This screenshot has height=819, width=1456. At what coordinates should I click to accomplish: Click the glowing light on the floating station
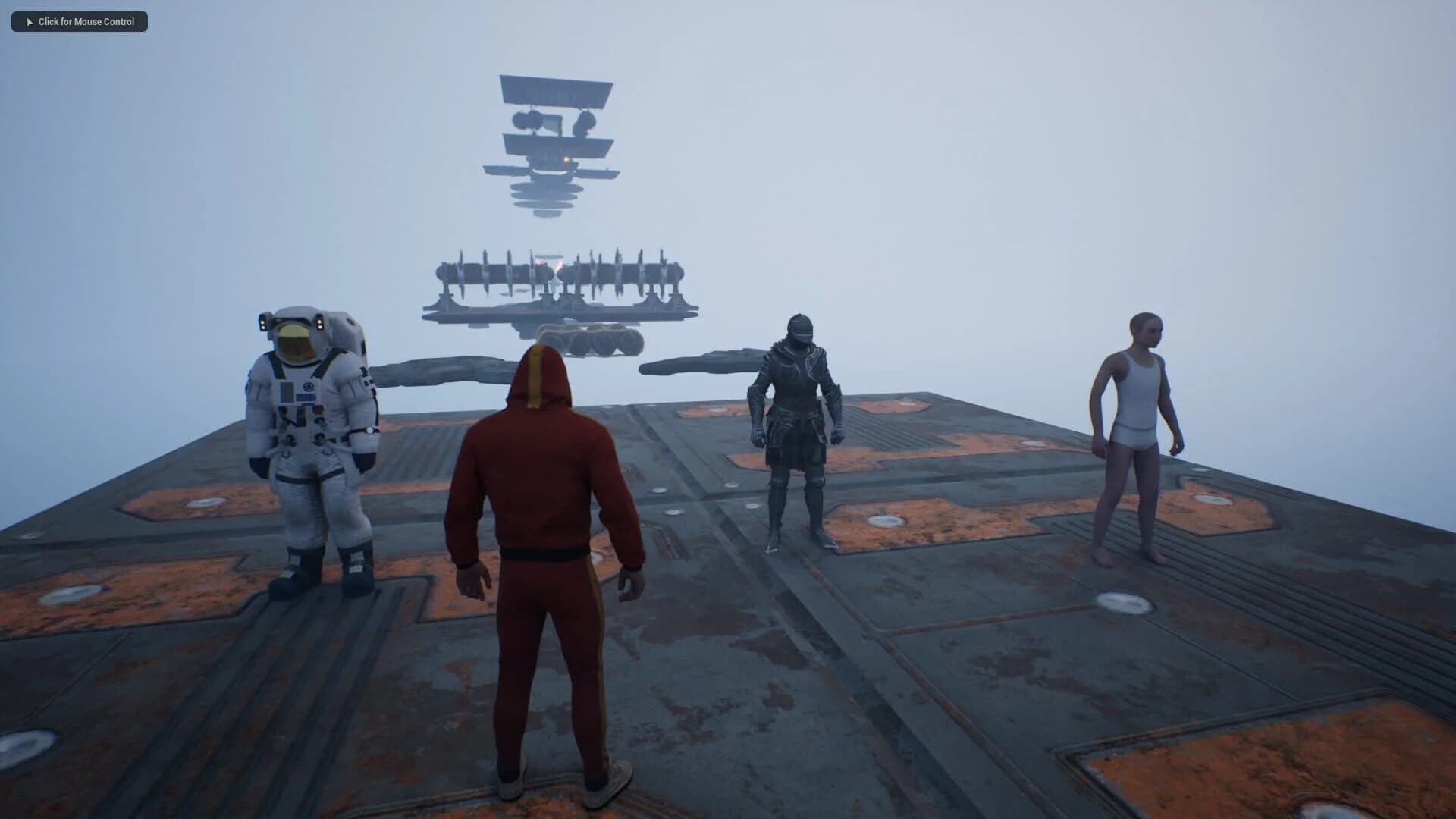(x=565, y=160)
